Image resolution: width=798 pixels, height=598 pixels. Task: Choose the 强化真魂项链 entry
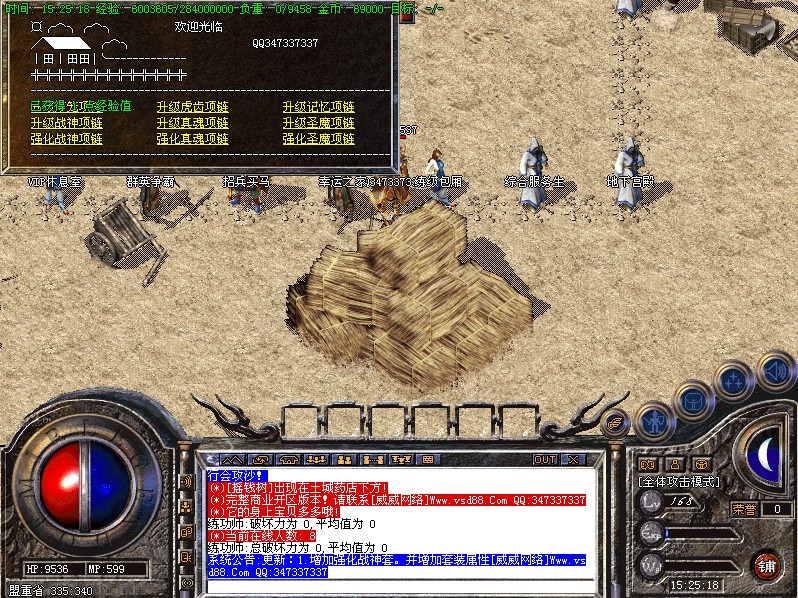pos(192,139)
